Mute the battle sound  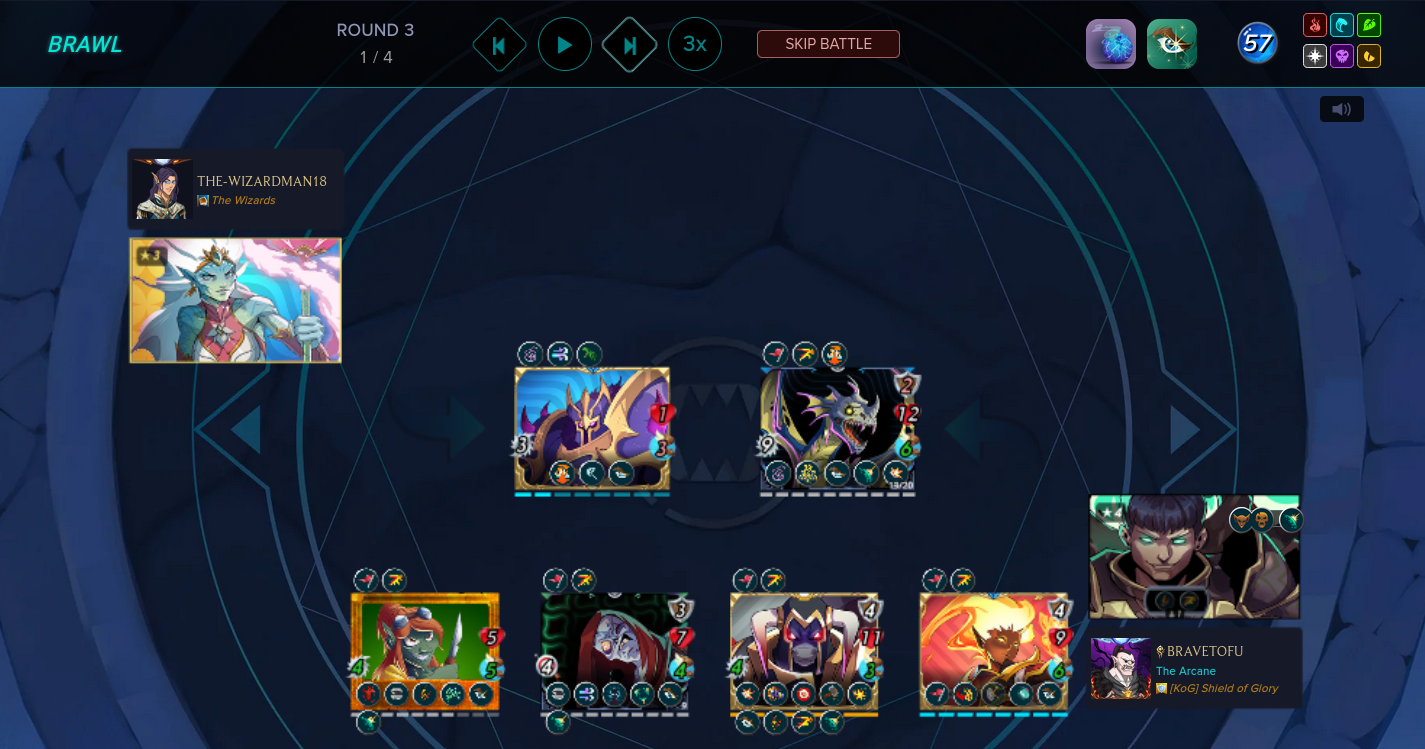pos(1341,109)
